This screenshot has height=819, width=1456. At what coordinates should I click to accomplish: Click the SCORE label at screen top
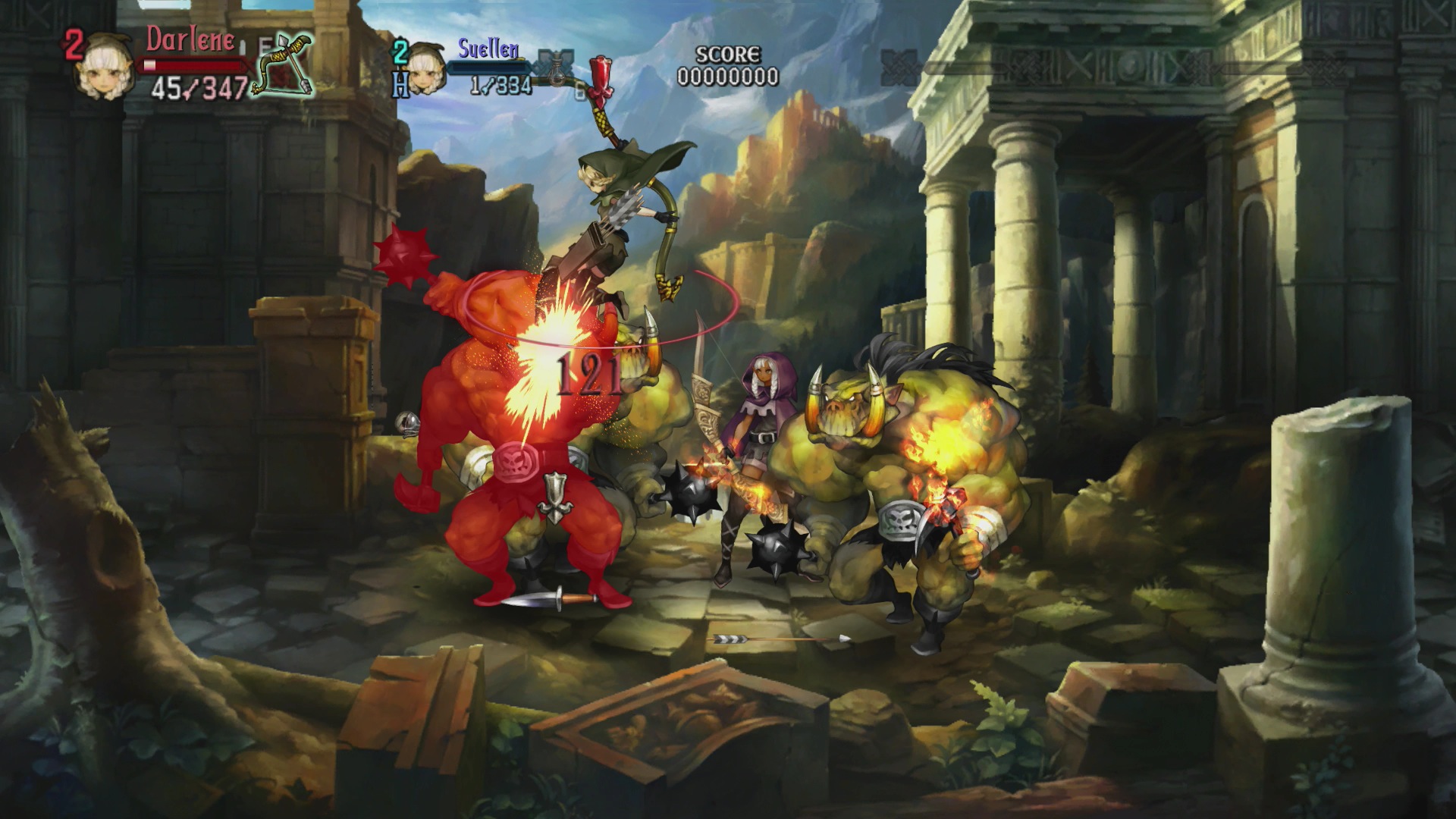(x=728, y=55)
